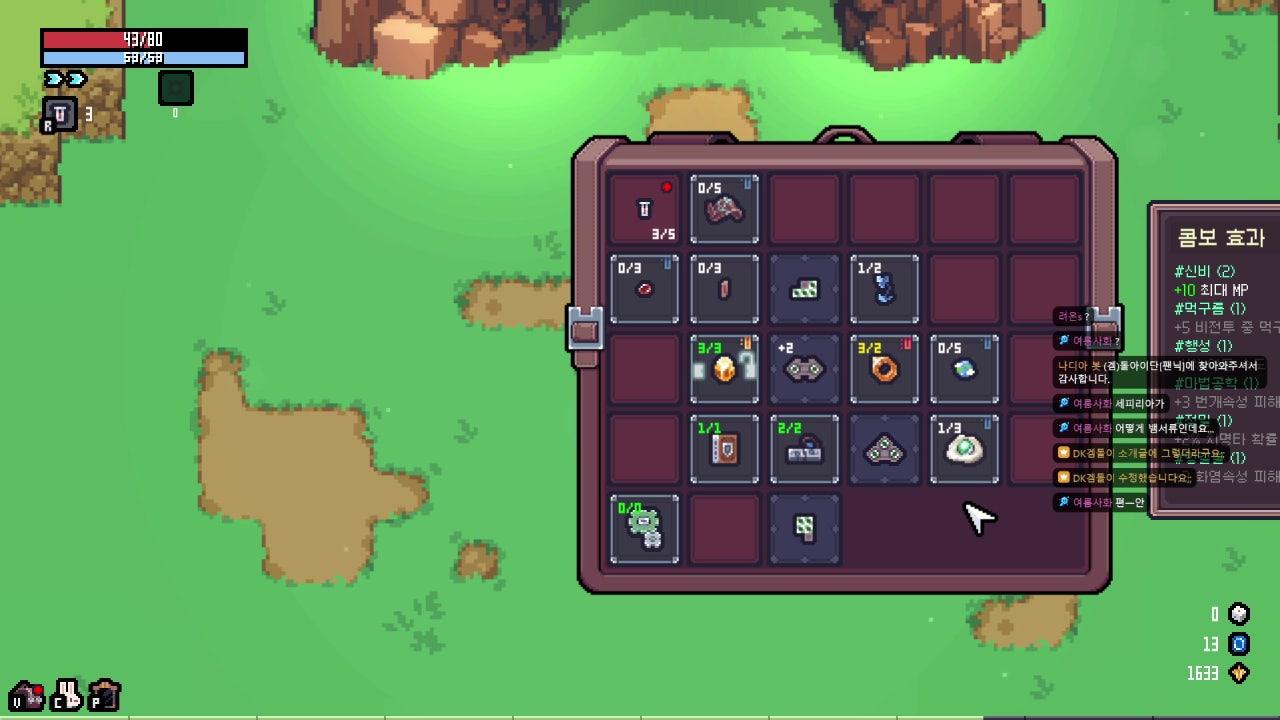Screen dimensions: 1280x720
Task: Open the bag icon with red notification dot
Action: pos(26,695)
